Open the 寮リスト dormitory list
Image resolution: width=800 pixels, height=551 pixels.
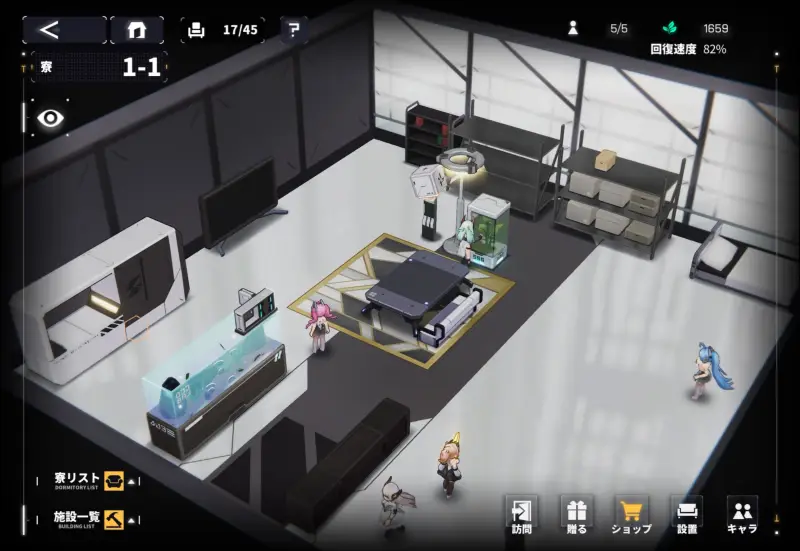point(90,479)
